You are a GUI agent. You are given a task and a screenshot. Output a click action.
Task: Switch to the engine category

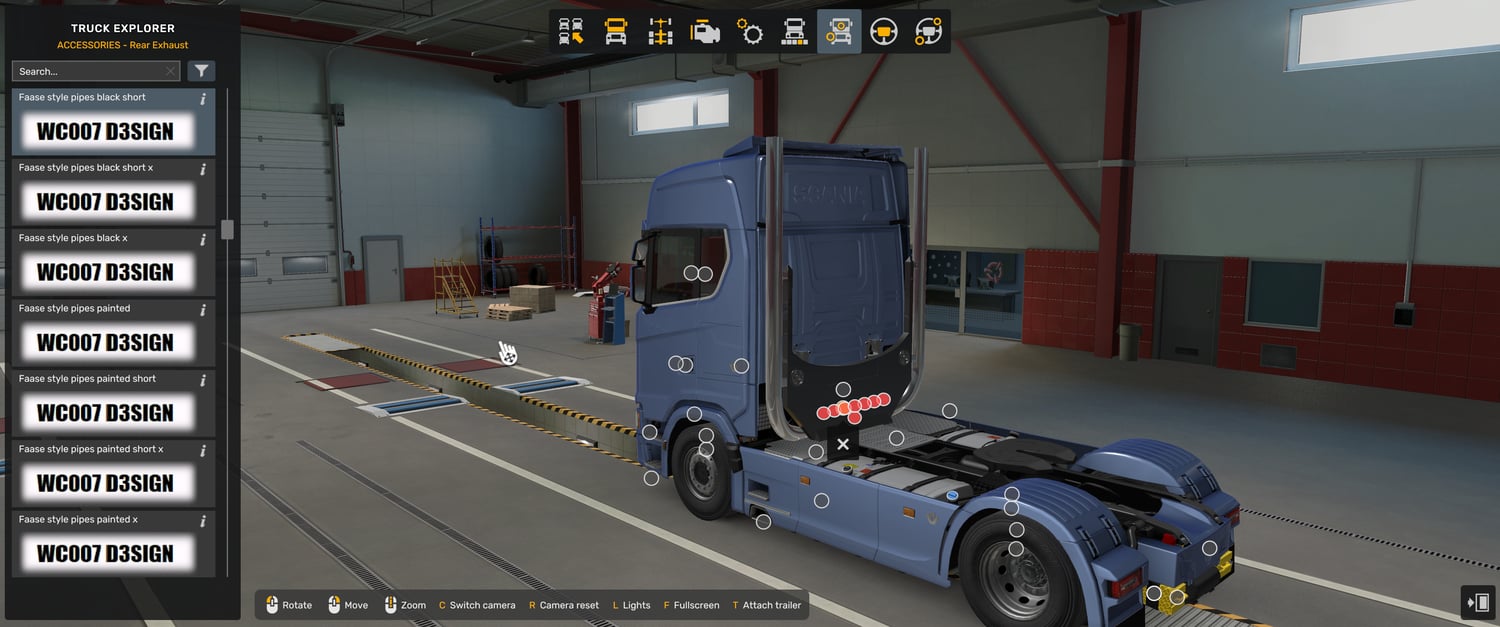[x=706, y=32]
